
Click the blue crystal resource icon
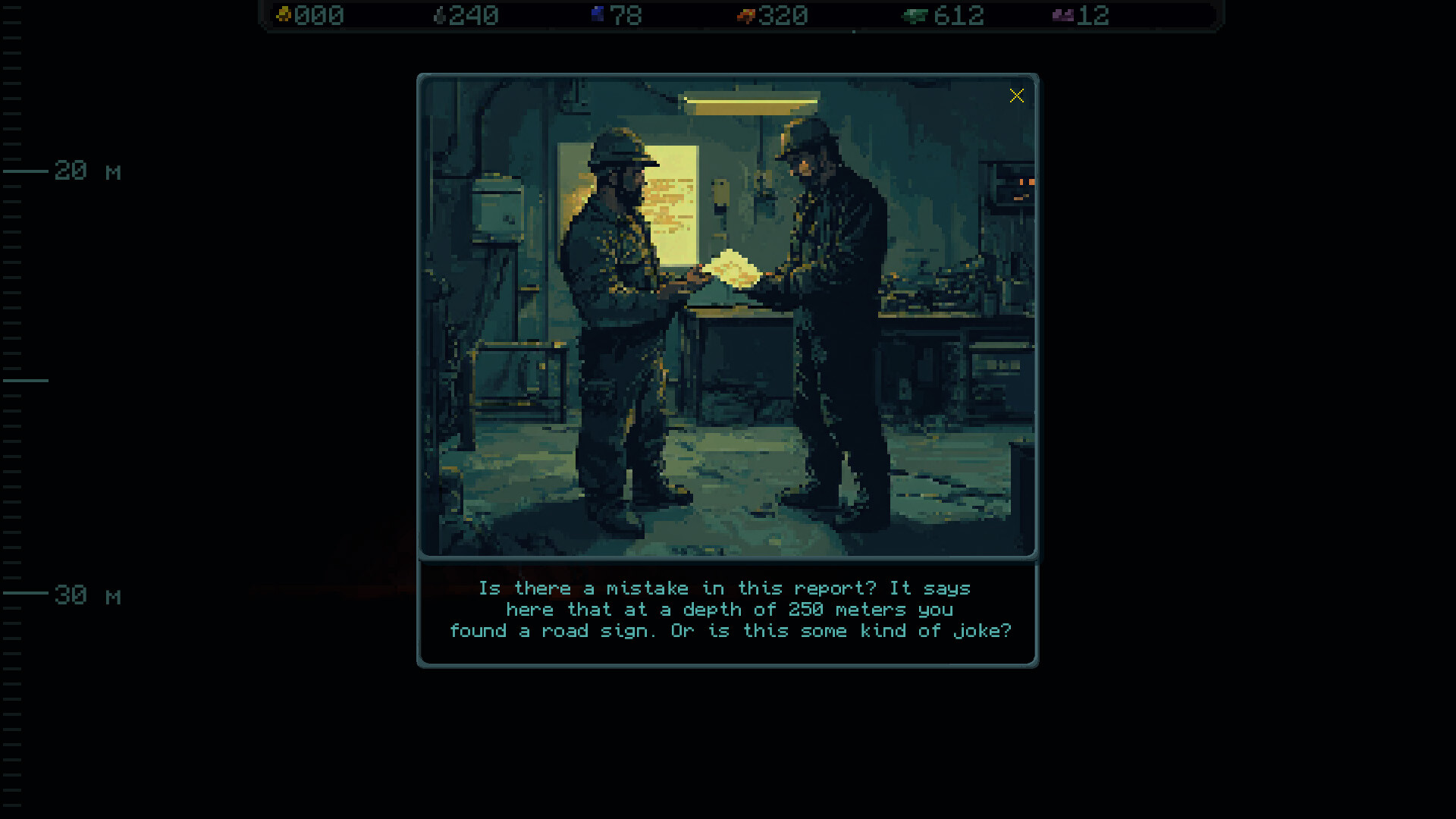596,14
